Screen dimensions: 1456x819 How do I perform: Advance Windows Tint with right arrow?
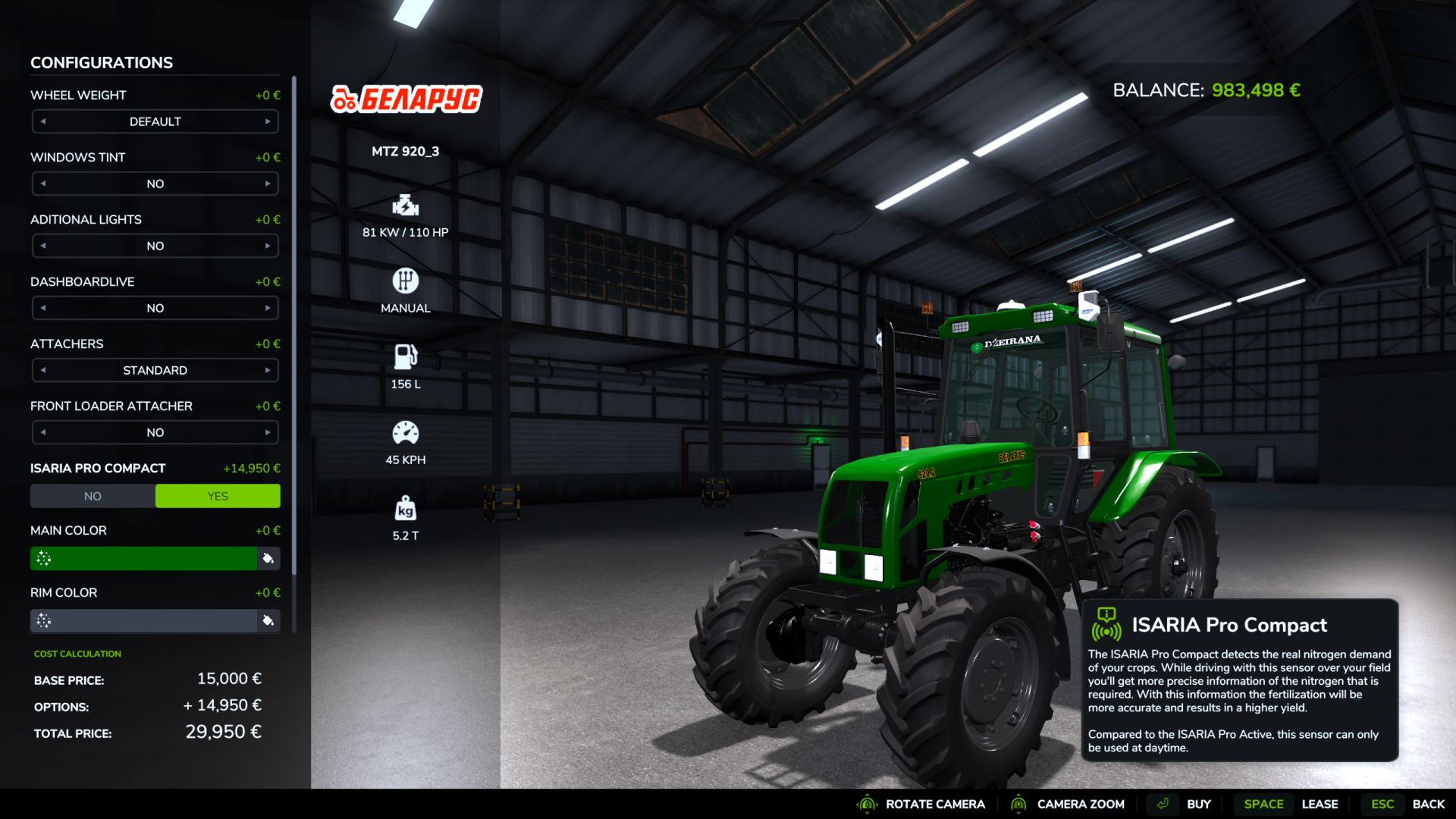tap(268, 184)
